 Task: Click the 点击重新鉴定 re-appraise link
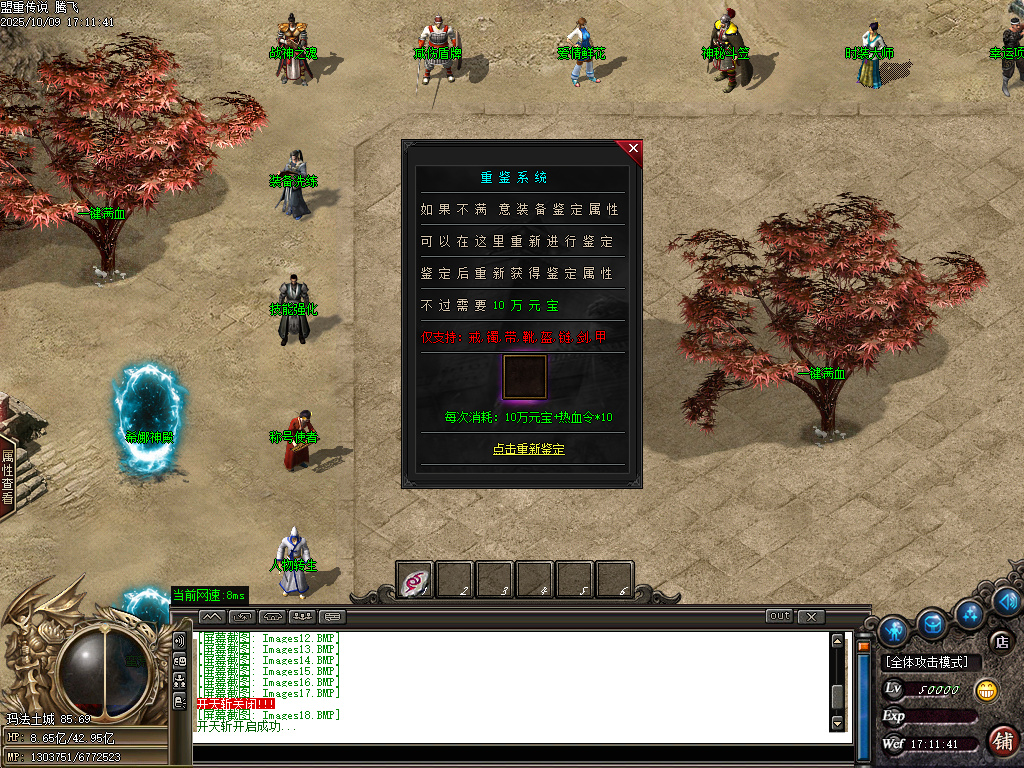pyautogui.click(x=528, y=449)
